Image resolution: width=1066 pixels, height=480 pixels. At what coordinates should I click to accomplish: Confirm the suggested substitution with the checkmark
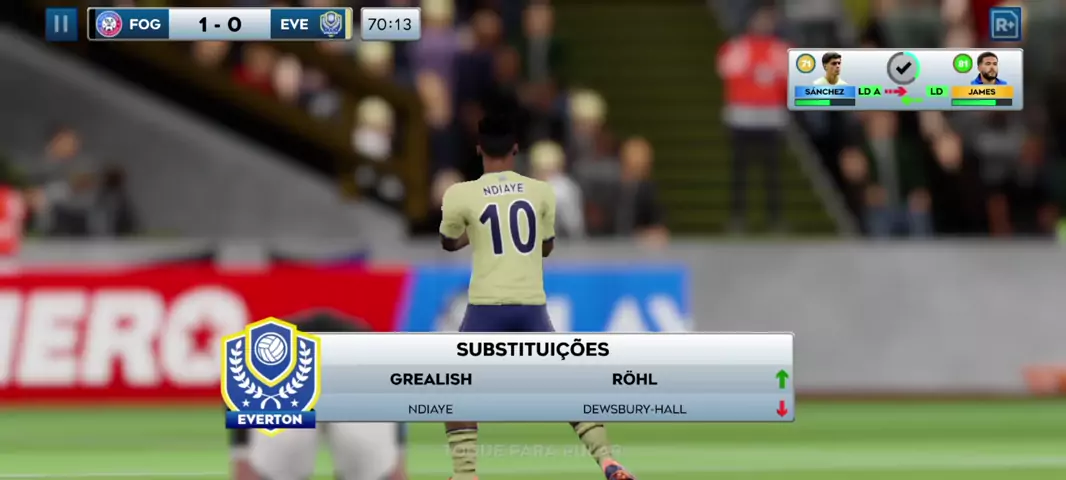903,68
